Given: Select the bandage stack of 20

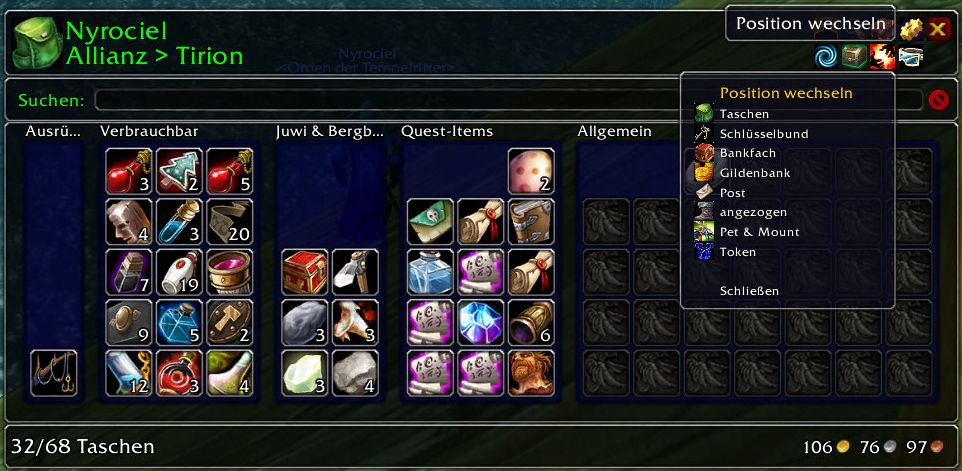Looking at the screenshot, I should (x=229, y=222).
